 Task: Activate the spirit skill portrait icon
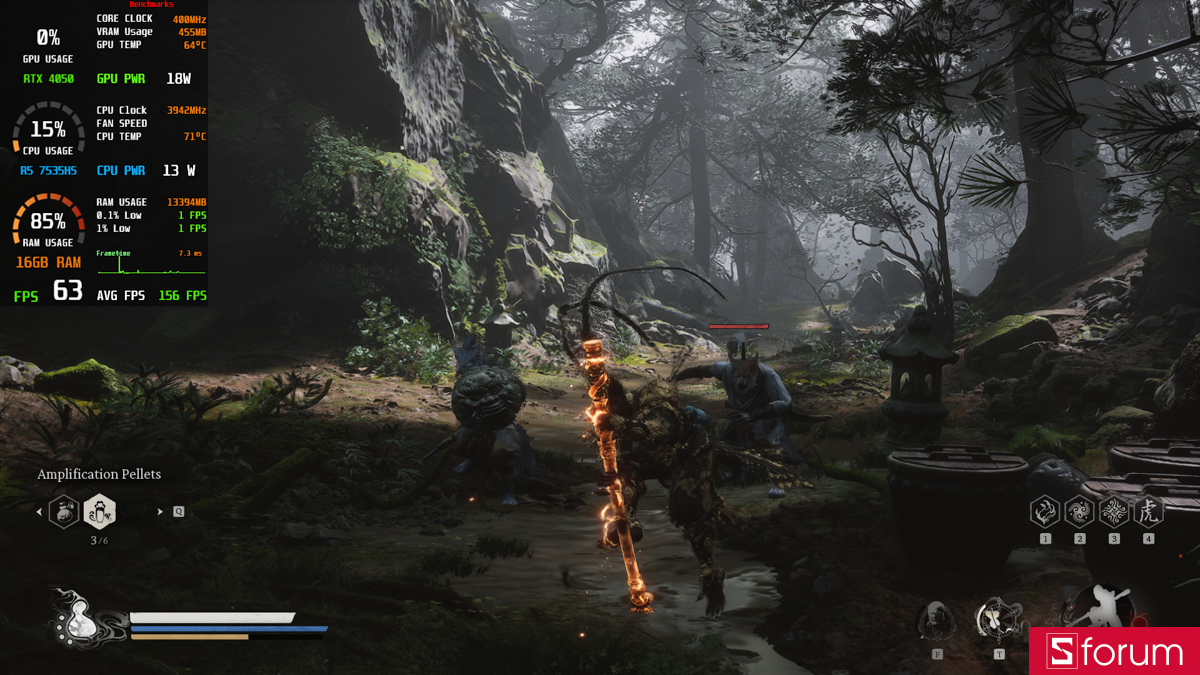click(937, 621)
